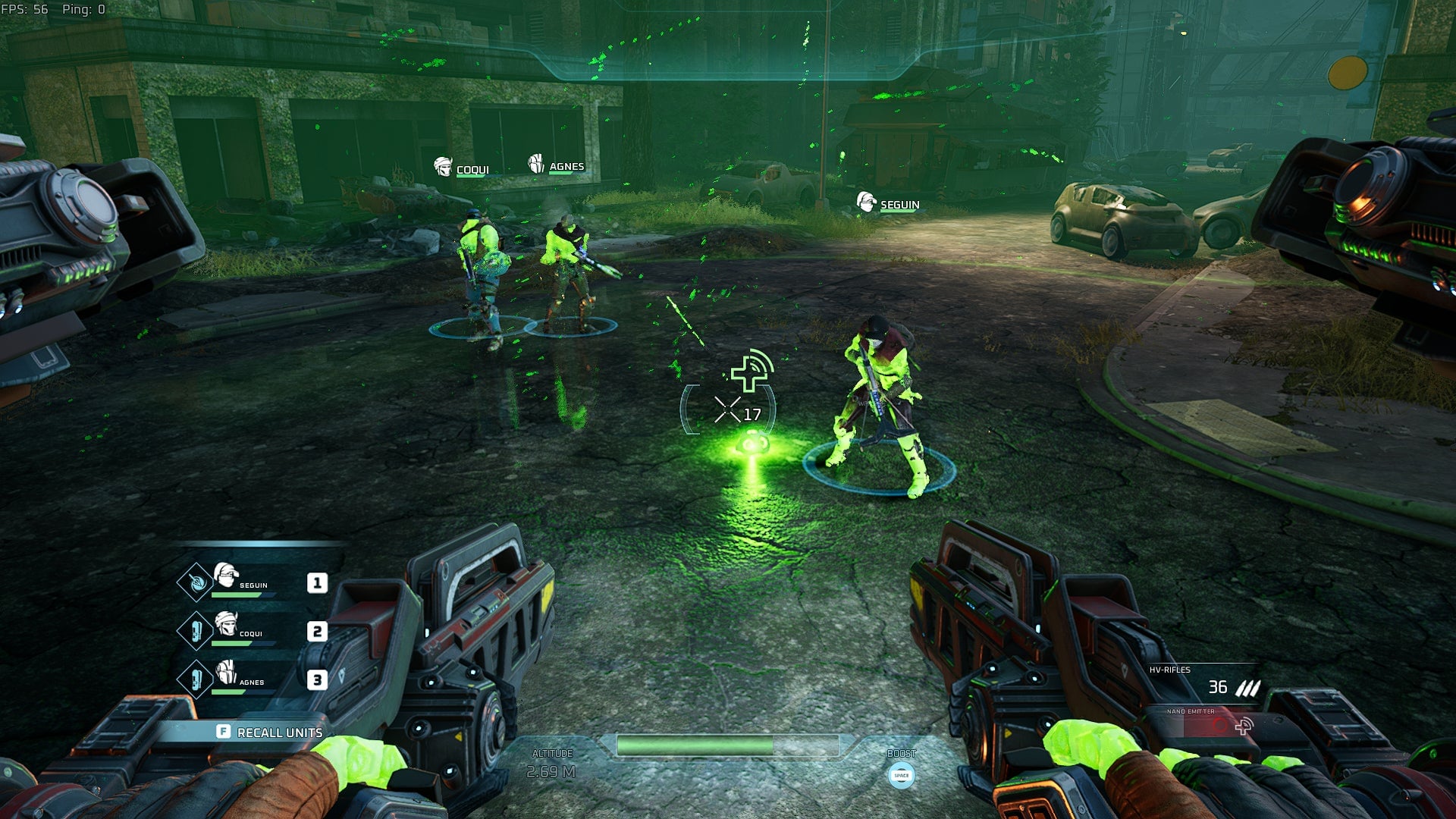Image resolution: width=1456 pixels, height=819 pixels.
Task: Select the HV-RIFLES weapon label
Action: [x=1170, y=670]
